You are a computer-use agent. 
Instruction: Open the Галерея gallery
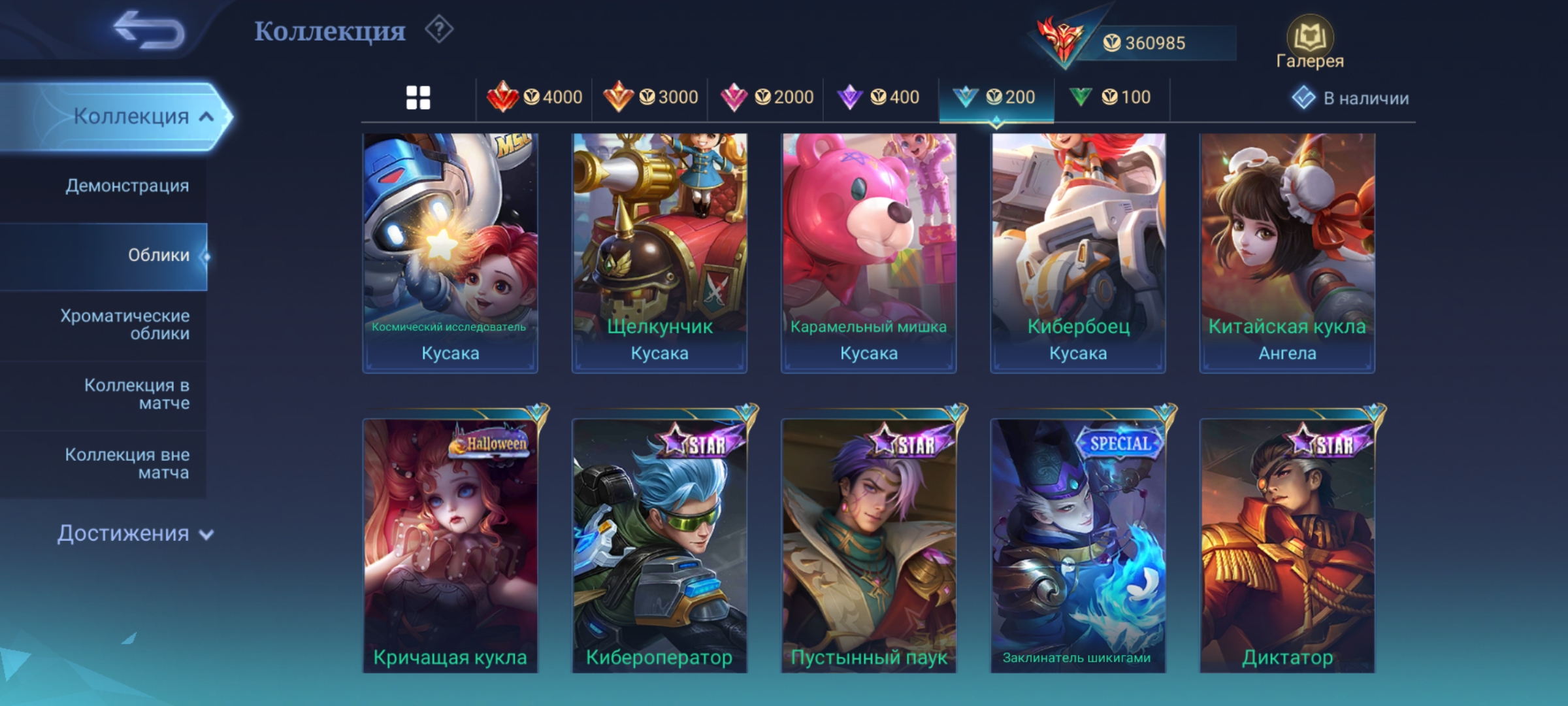coord(1309,43)
